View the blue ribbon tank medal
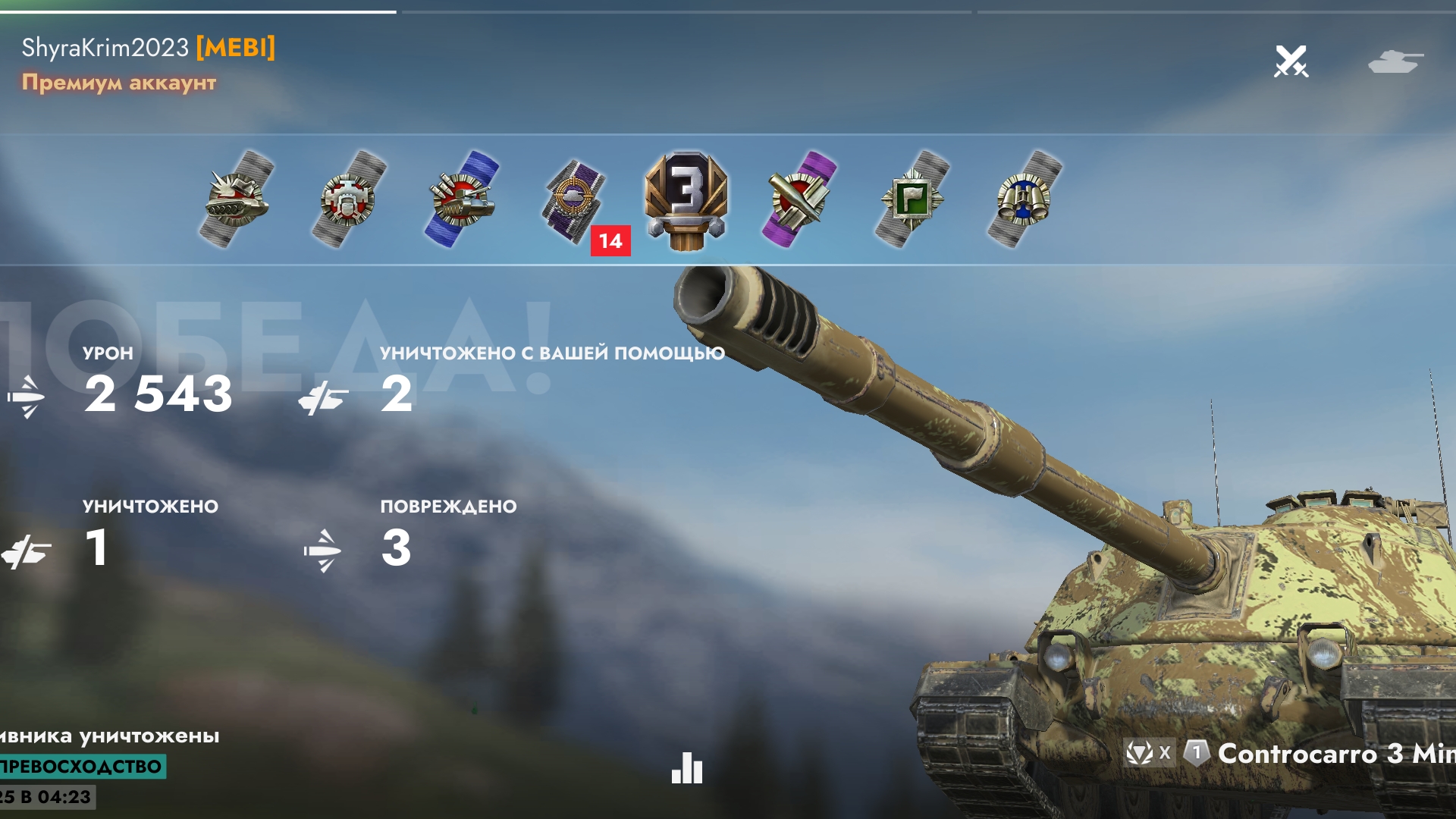The image size is (1456, 819). [x=462, y=199]
